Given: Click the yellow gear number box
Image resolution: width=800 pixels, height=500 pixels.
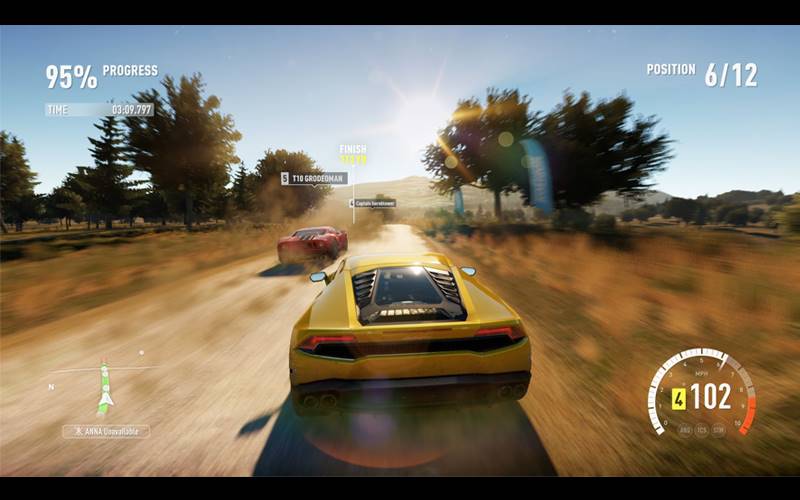Looking at the screenshot, I should coord(679,397).
